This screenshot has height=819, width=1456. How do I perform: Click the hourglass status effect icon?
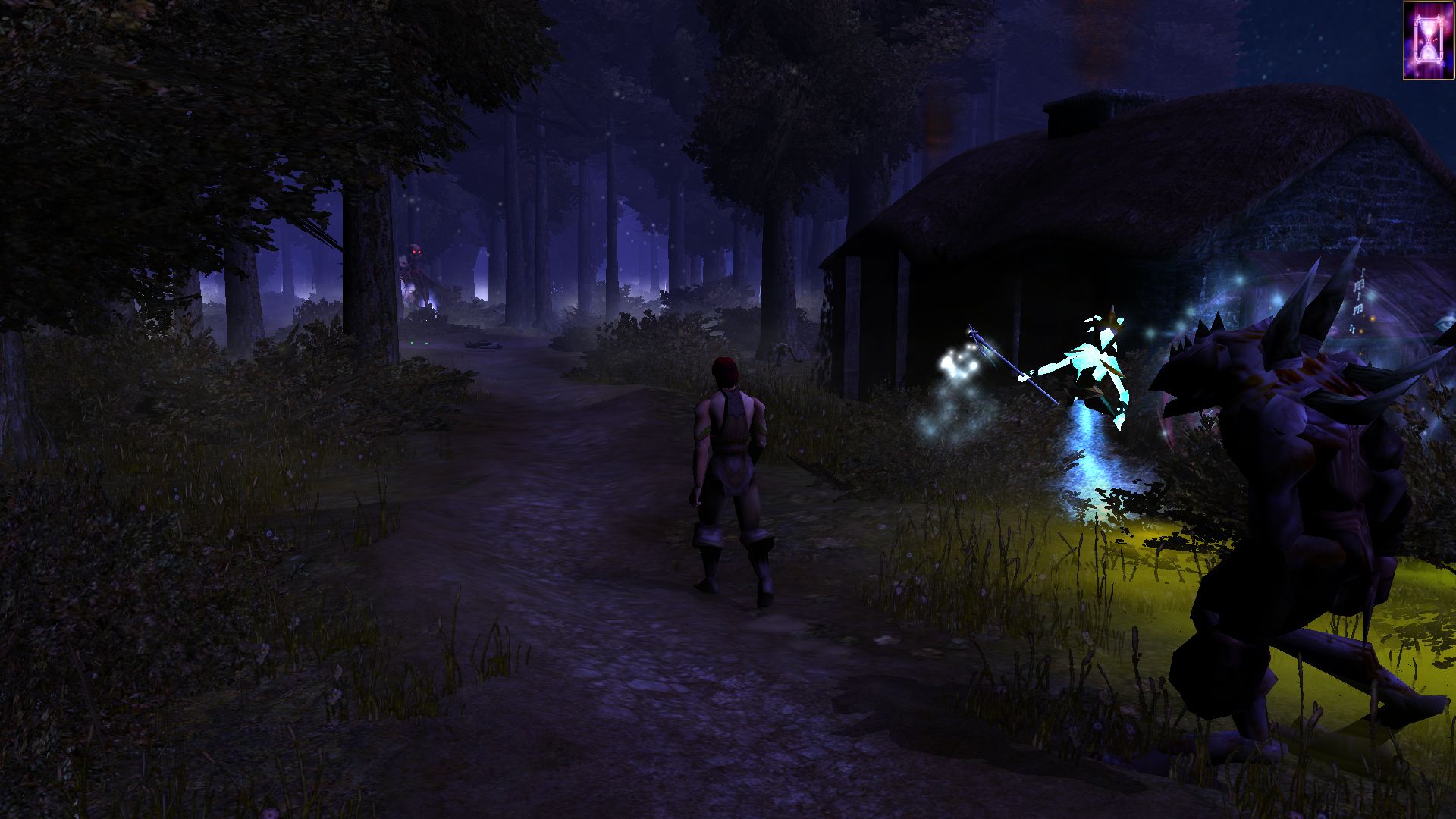coord(1428,39)
